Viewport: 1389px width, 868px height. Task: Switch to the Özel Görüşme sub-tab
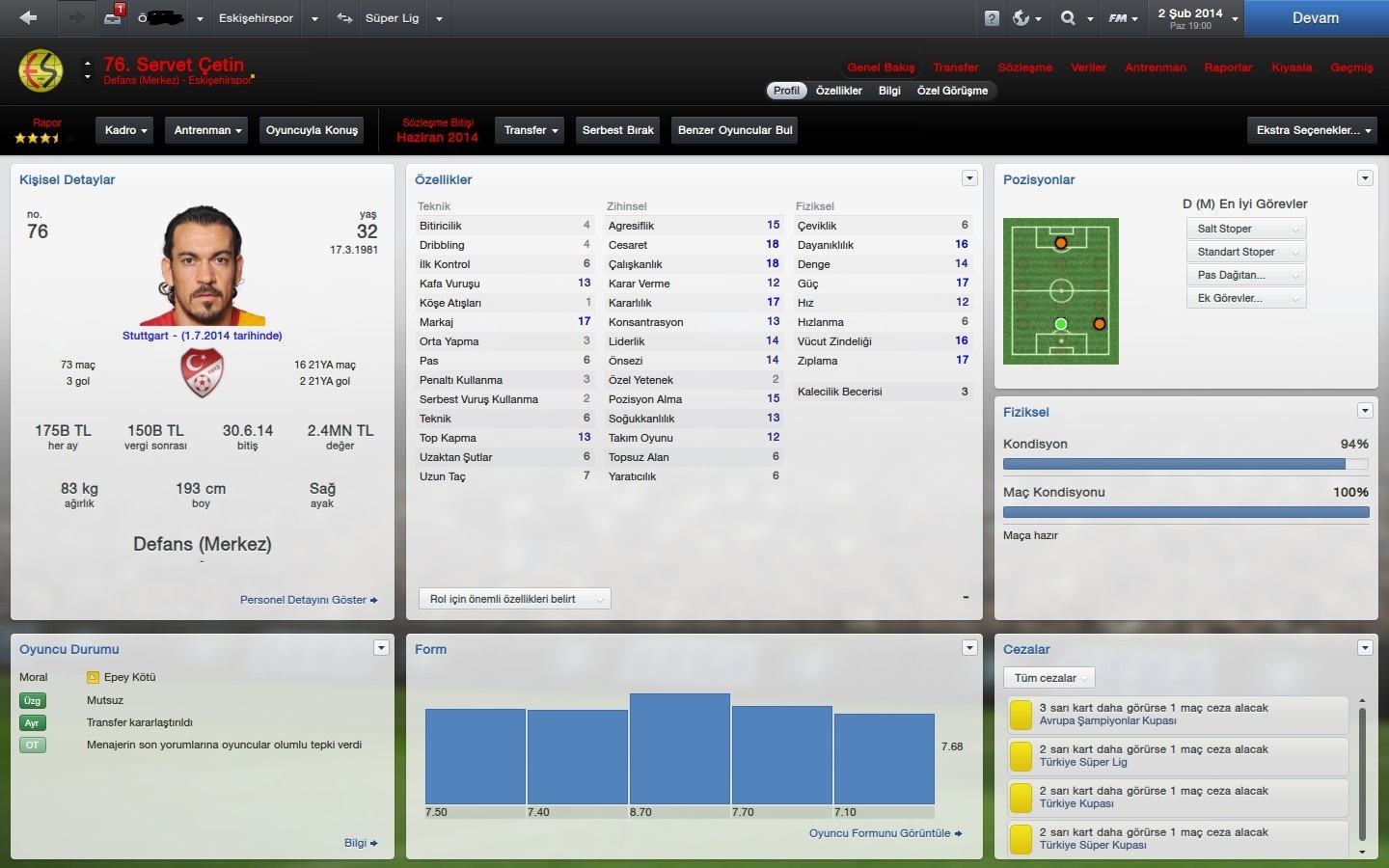click(x=952, y=91)
